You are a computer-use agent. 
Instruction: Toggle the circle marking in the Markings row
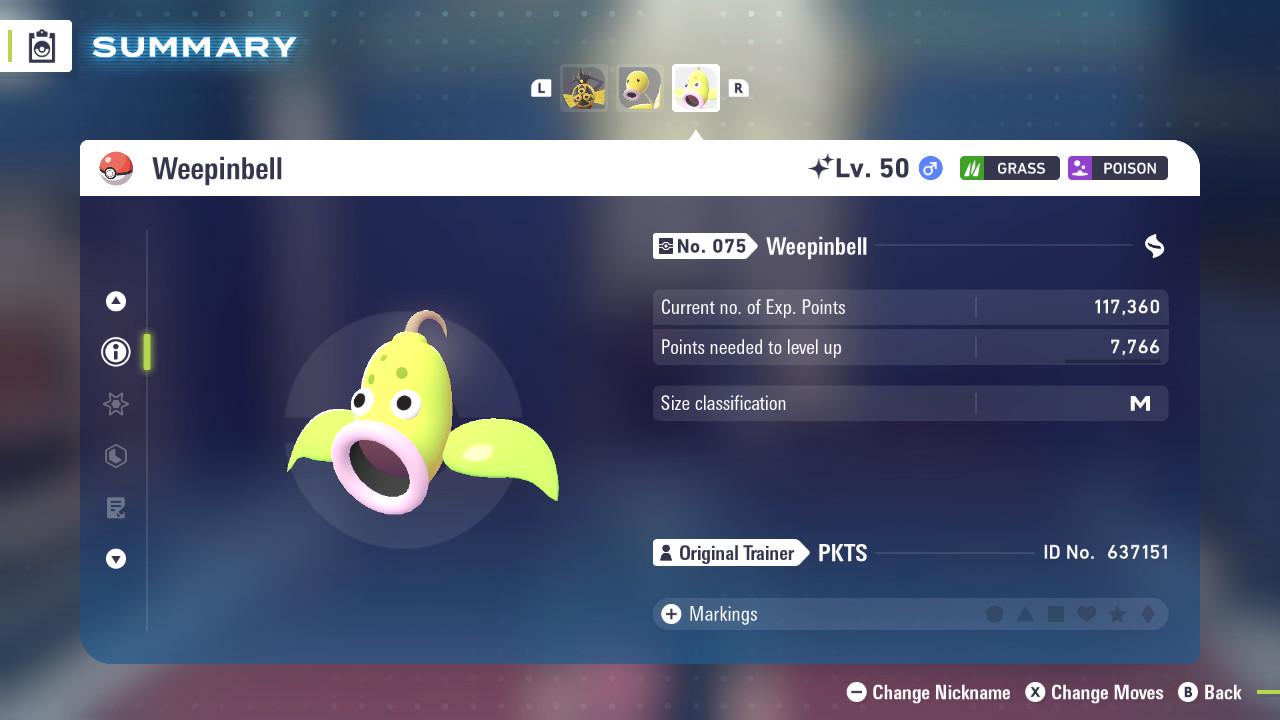pyautogui.click(x=994, y=614)
